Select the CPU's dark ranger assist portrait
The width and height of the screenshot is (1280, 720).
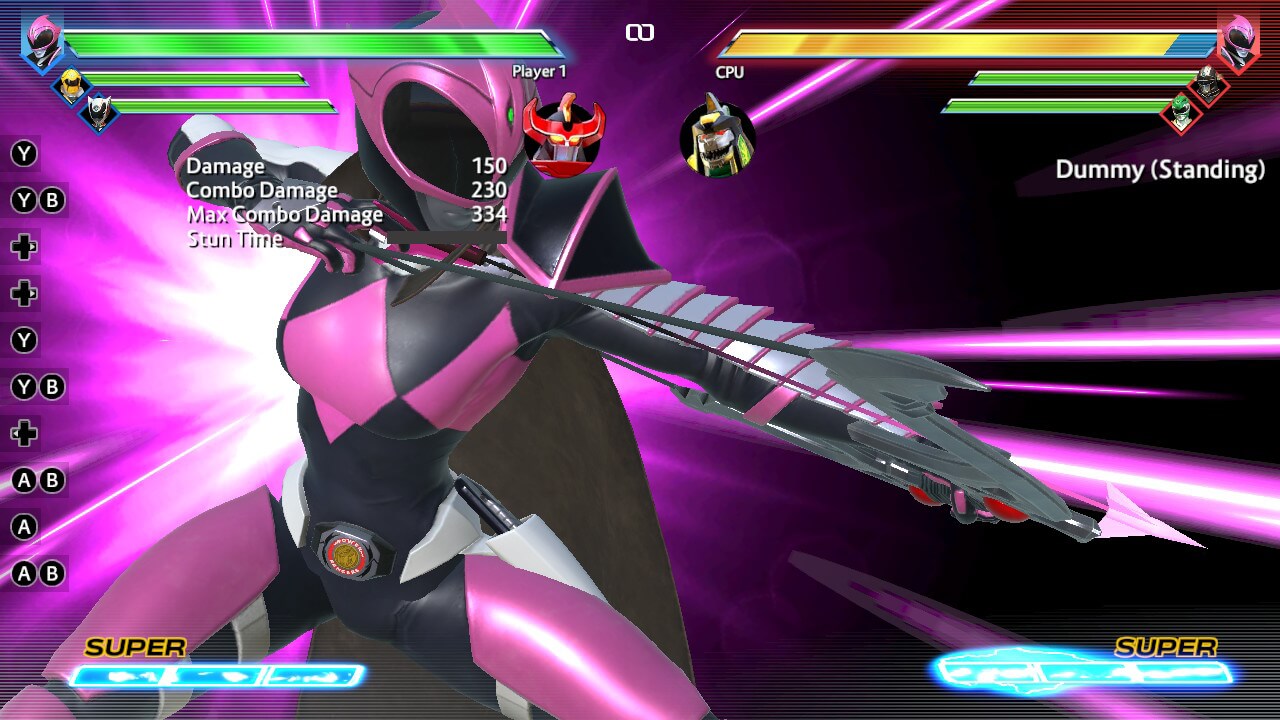pyautogui.click(x=1209, y=86)
